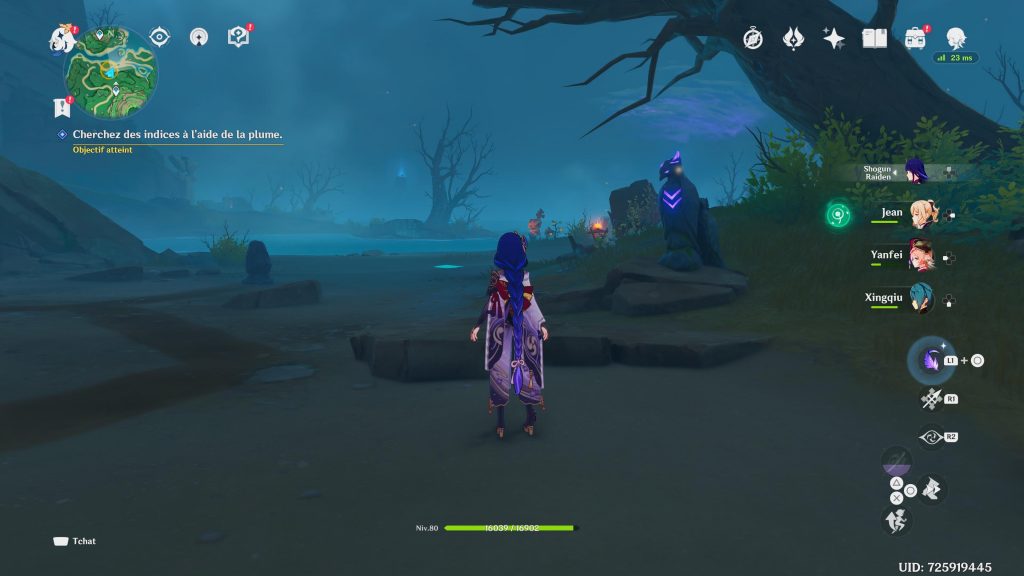Open the Adventurer Handbook open-book icon
This screenshot has width=1024, height=576.
(875, 38)
